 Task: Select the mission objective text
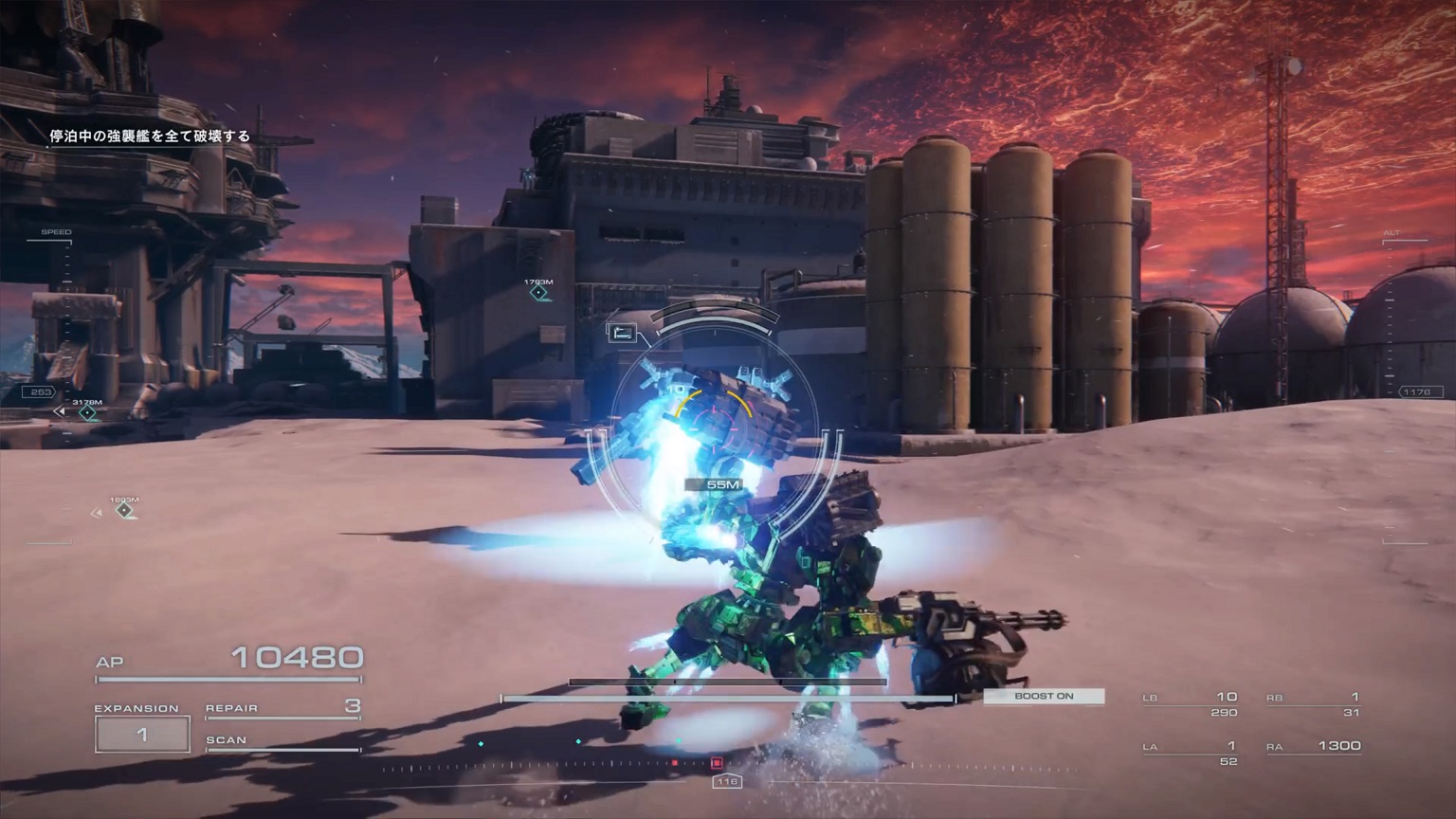point(150,136)
